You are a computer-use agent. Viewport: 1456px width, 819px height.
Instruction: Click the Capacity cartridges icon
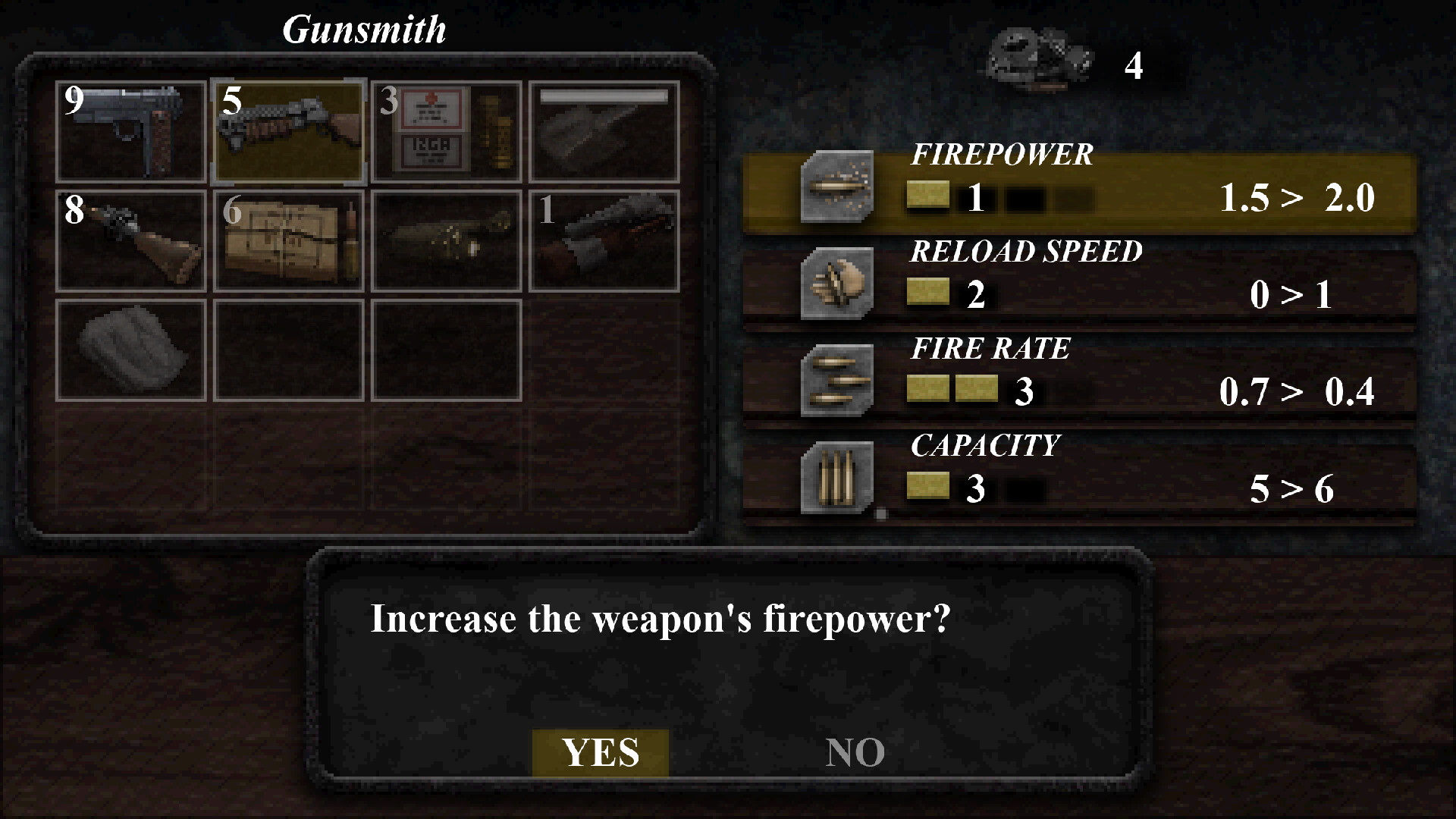(836, 478)
